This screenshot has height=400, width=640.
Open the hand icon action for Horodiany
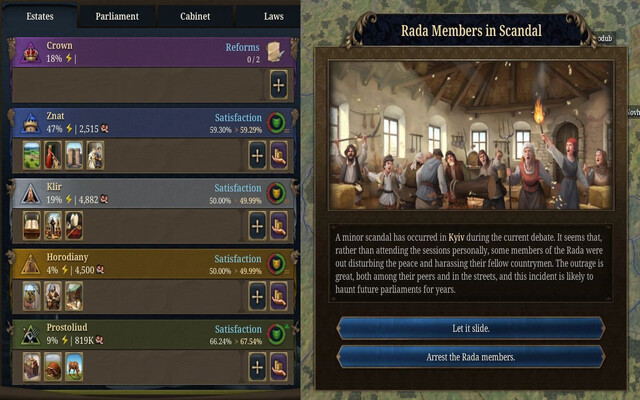(279, 296)
